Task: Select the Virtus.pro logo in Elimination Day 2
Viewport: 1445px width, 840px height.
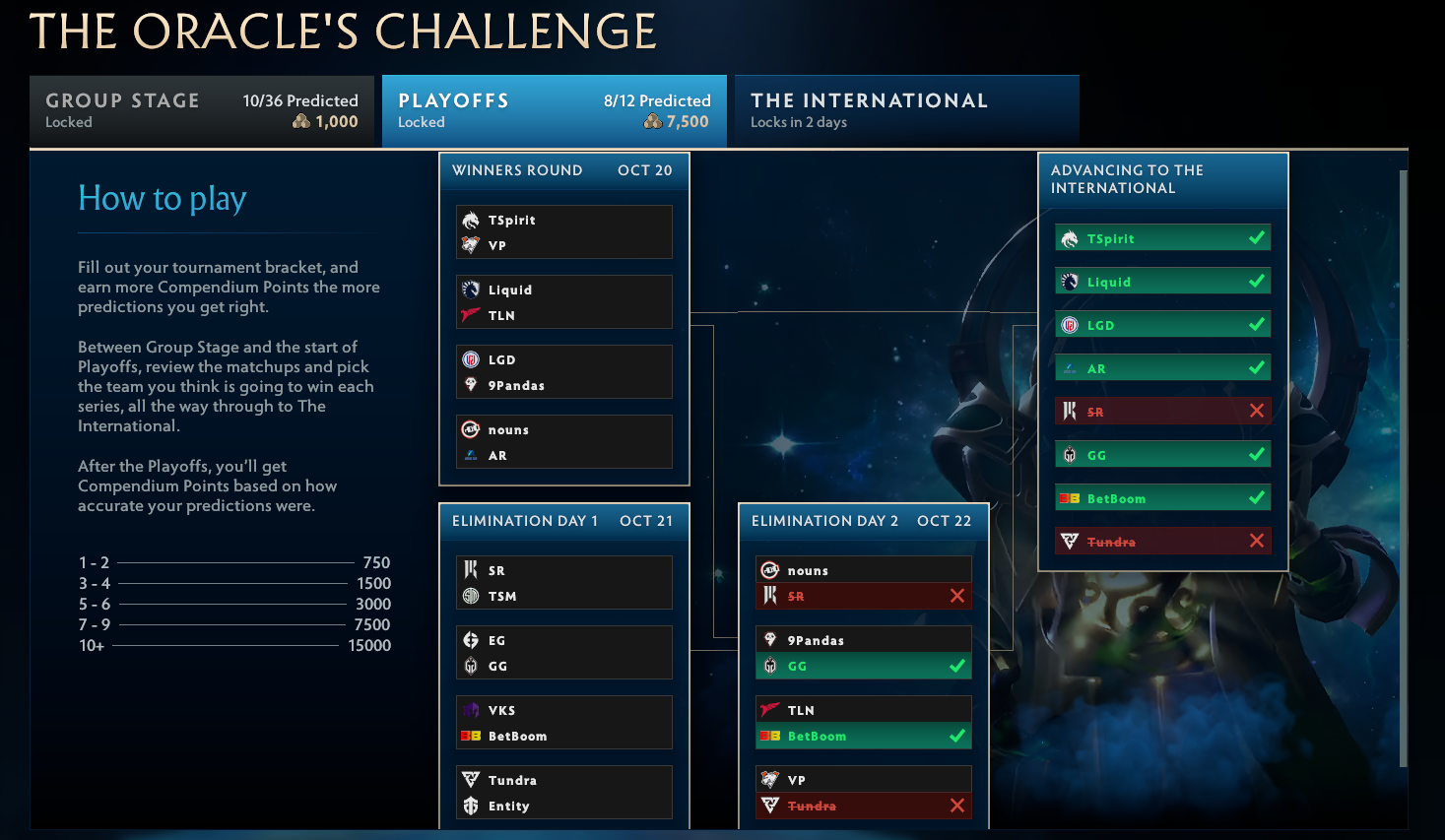Action: [769, 779]
